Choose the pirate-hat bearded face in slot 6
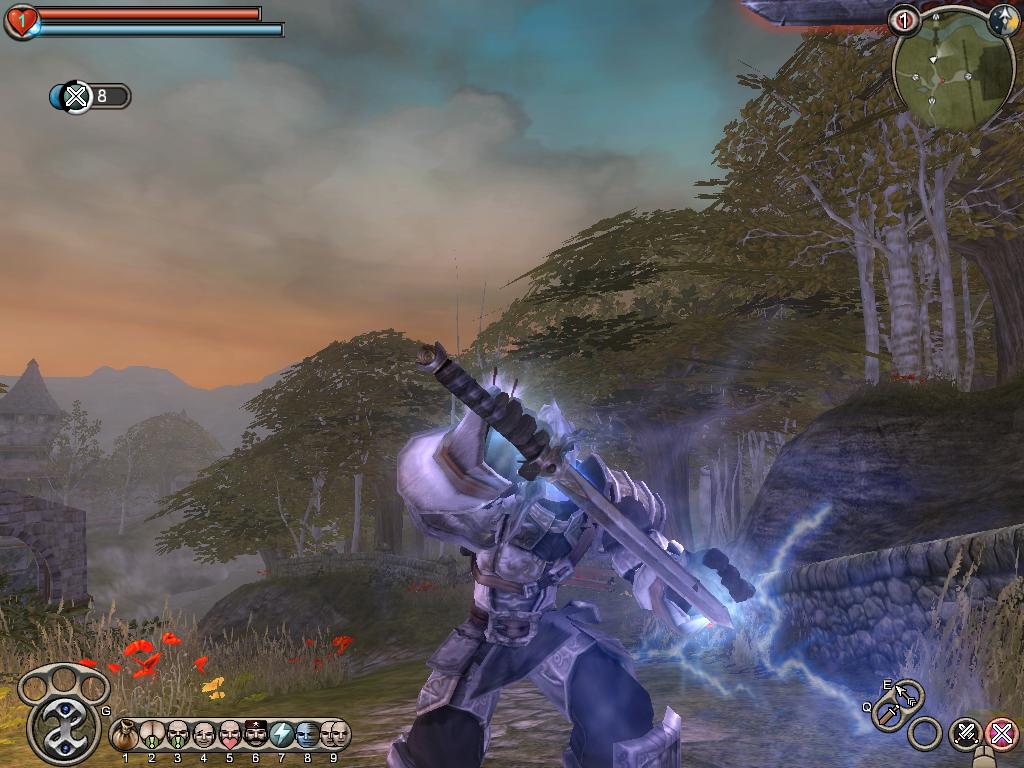 click(x=256, y=736)
